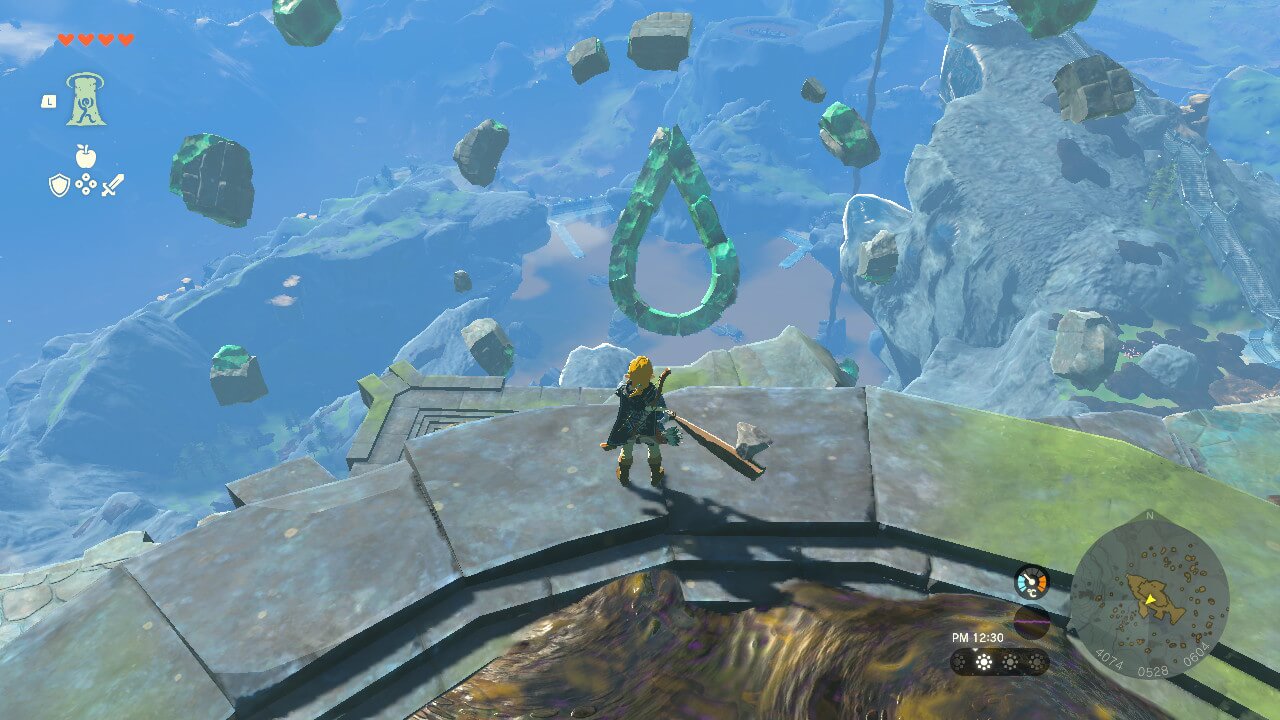Screen dimensions: 1280x720
Task: Choose the sword weapon quick-select icon
Action: pos(112,185)
